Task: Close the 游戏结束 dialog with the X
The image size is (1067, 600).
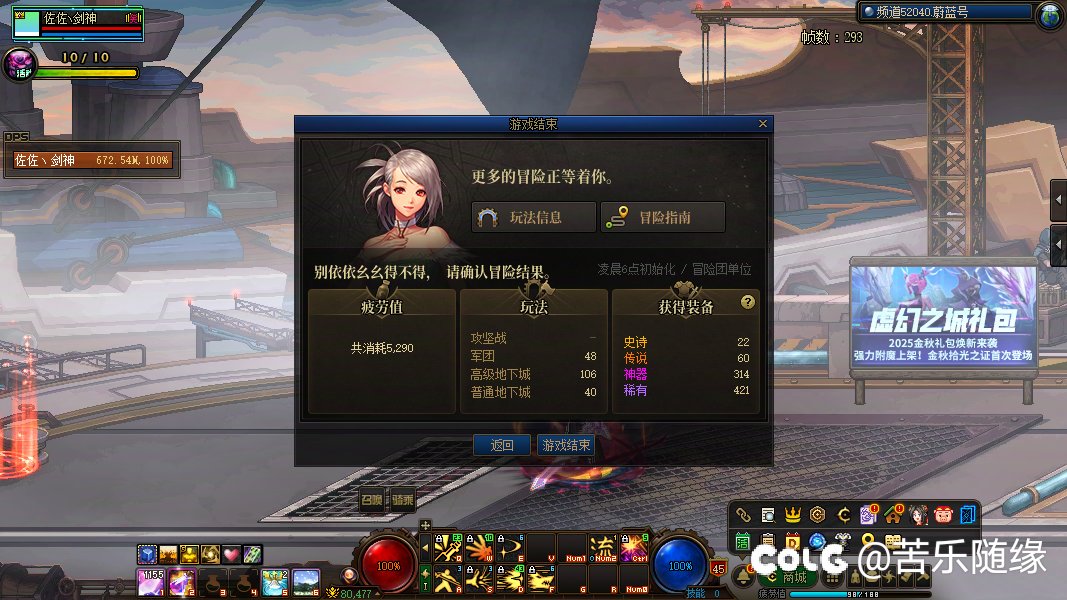Action: tap(763, 124)
